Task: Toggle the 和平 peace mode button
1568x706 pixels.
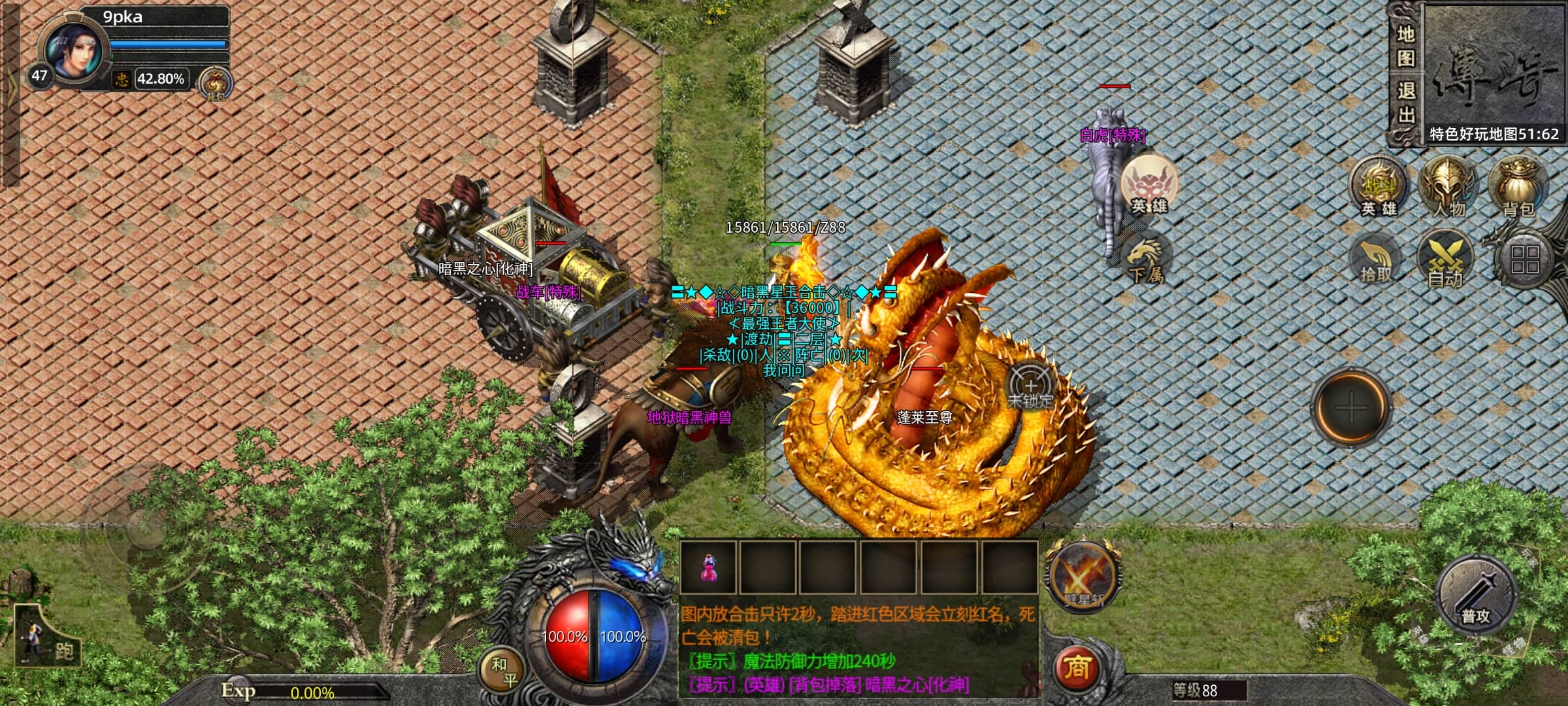Action: point(504,672)
